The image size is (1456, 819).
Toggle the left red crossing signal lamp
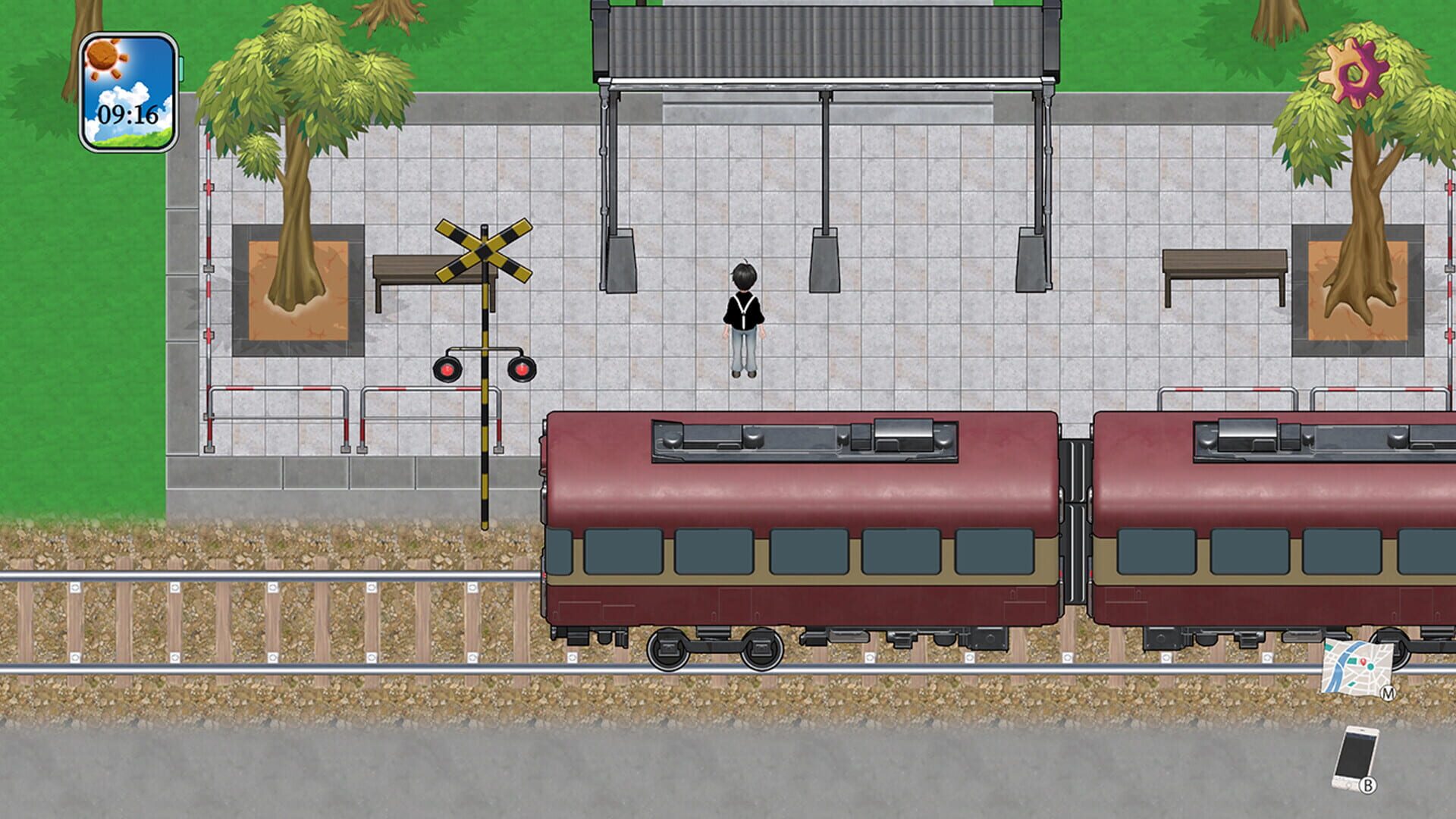coord(447,369)
